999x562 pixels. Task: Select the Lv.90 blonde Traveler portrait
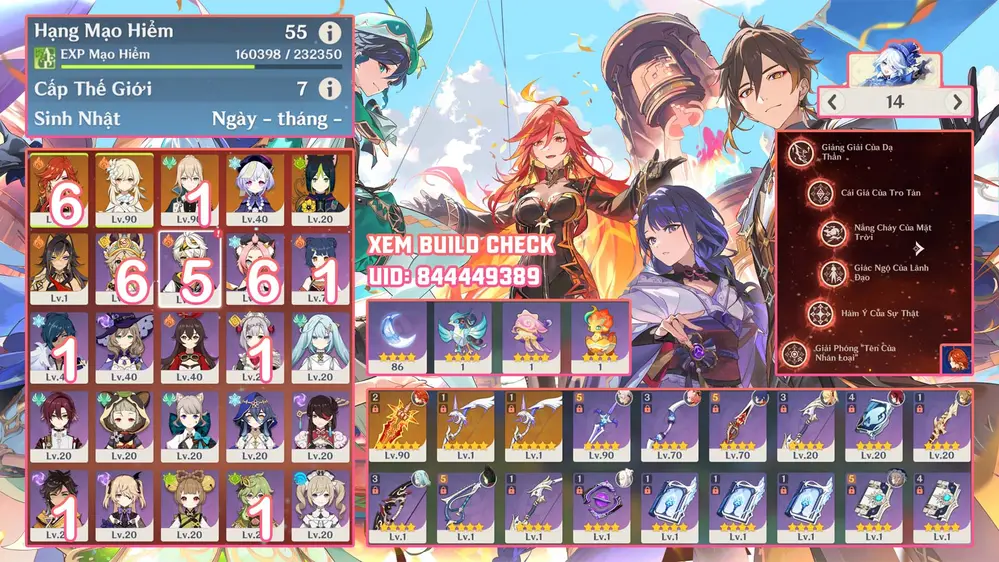point(124,190)
